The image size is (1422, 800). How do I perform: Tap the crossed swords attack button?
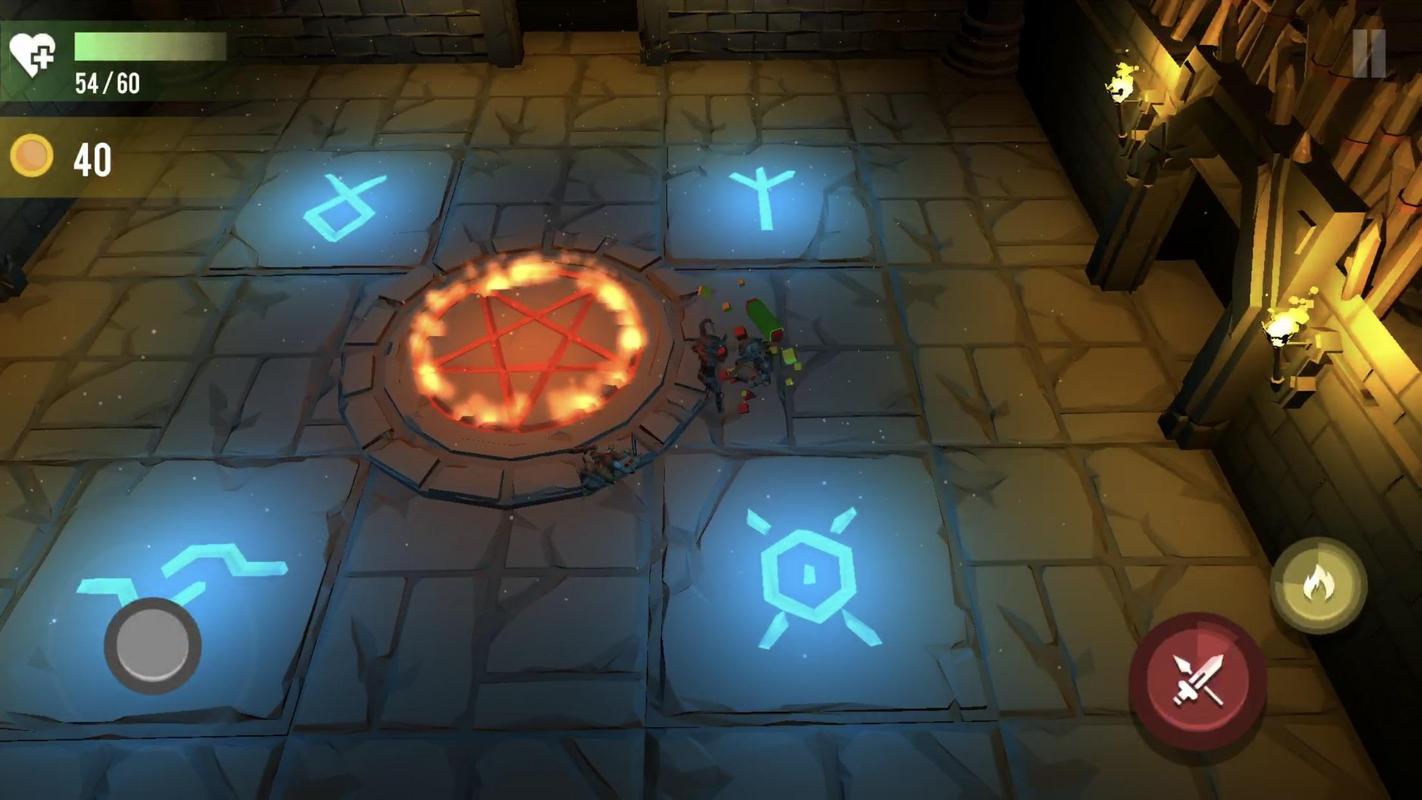pyautogui.click(x=1197, y=681)
